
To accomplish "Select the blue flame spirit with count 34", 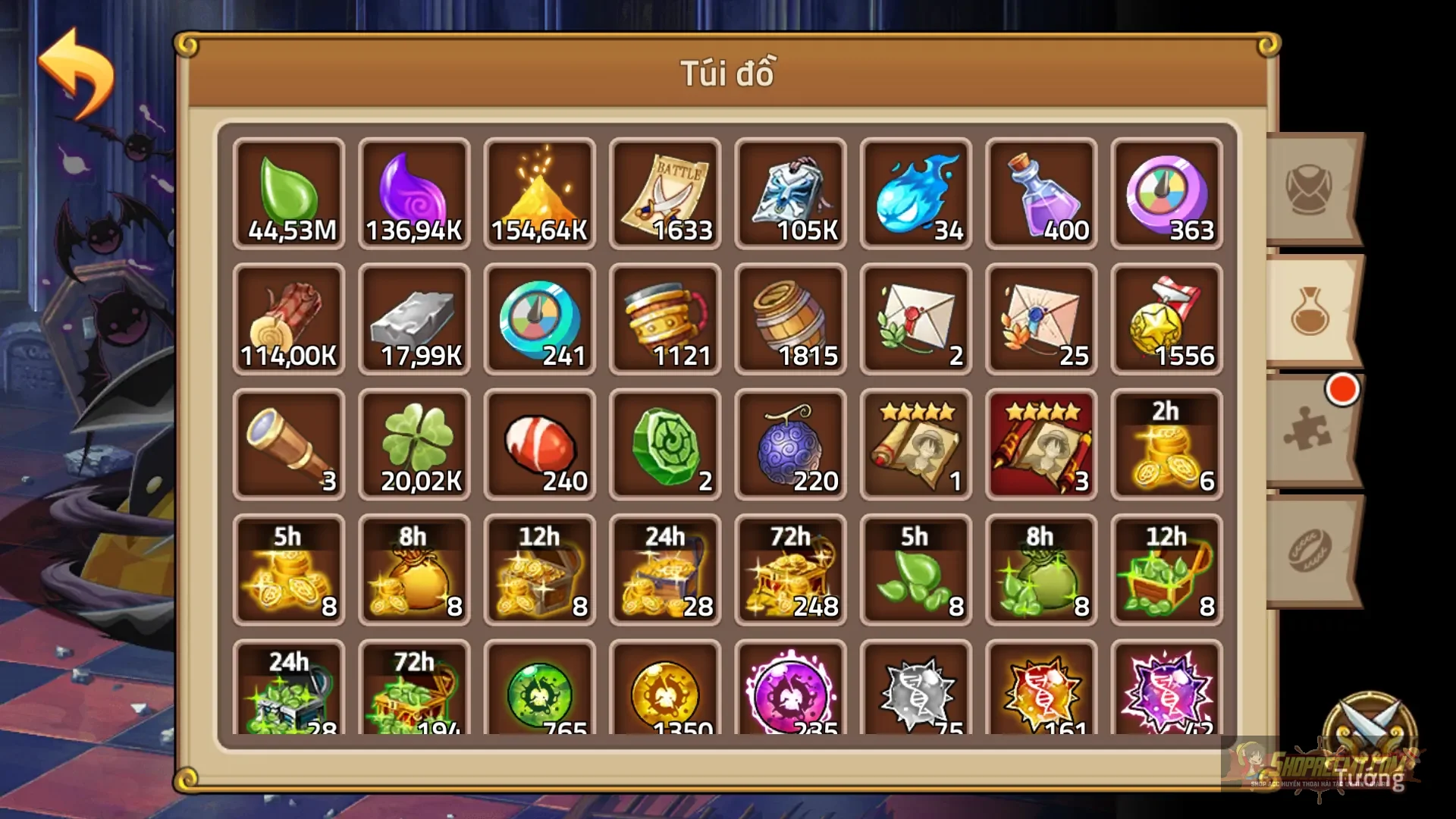I will point(916,193).
